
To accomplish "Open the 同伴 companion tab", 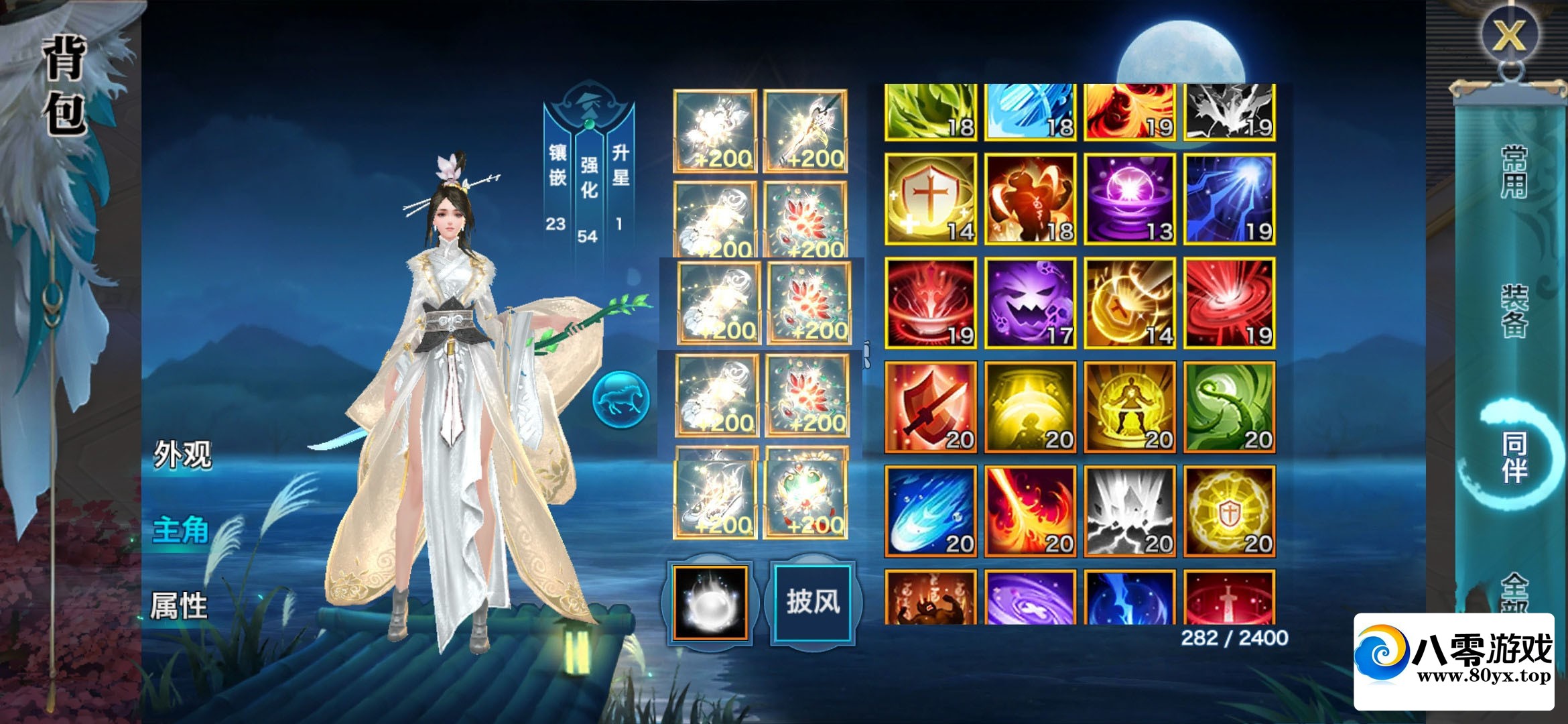I will click(x=1514, y=457).
